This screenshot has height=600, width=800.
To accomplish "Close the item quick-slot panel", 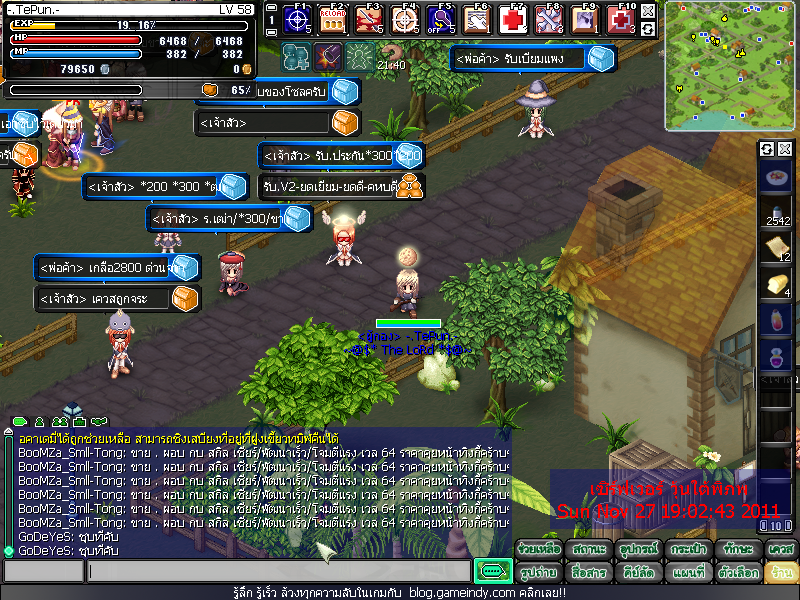I will point(785,149).
